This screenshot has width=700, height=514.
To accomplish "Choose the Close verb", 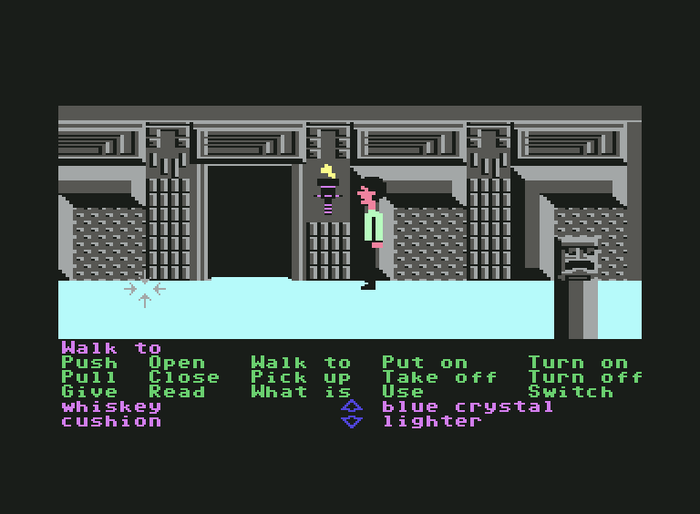I will click(x=184, y=377).
